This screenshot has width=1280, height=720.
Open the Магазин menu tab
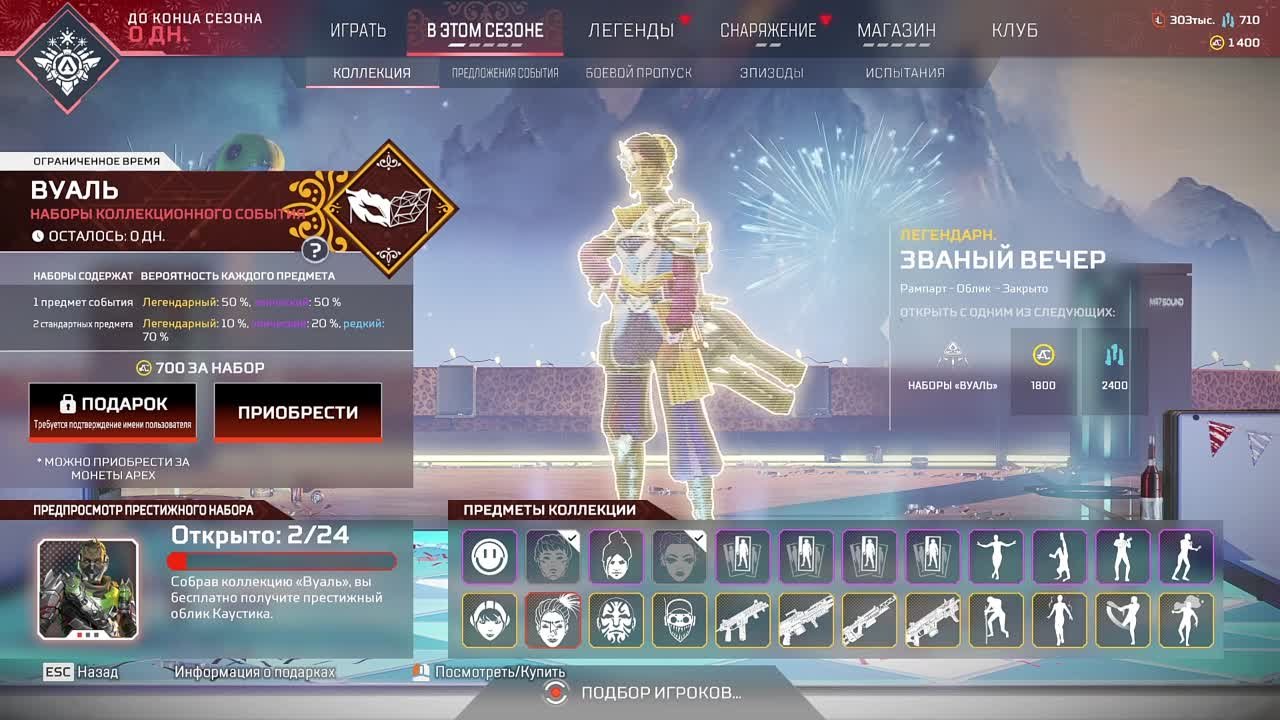coord(895,31)
